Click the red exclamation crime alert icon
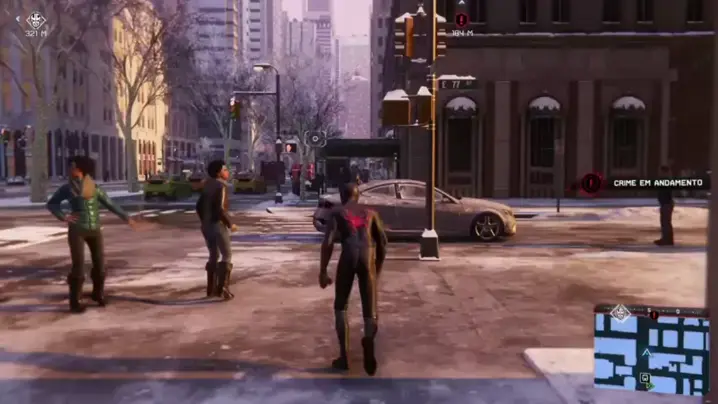Viewport: 718px width, 404px height. point(592,183)
